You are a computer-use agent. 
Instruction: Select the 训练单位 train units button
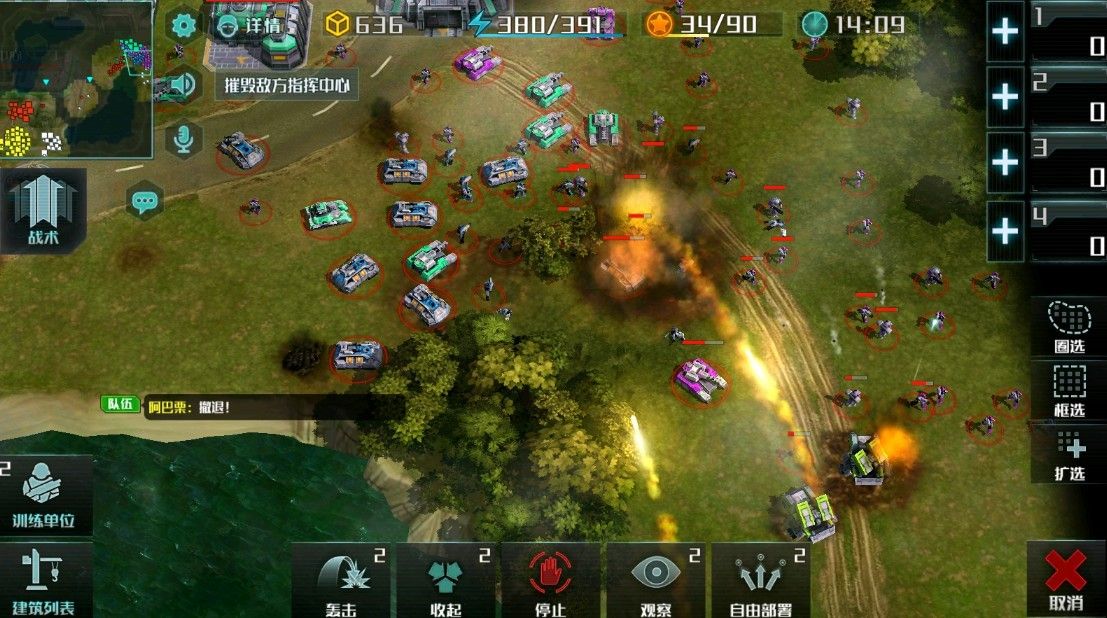pyautogui.click(x=45, y=495)
